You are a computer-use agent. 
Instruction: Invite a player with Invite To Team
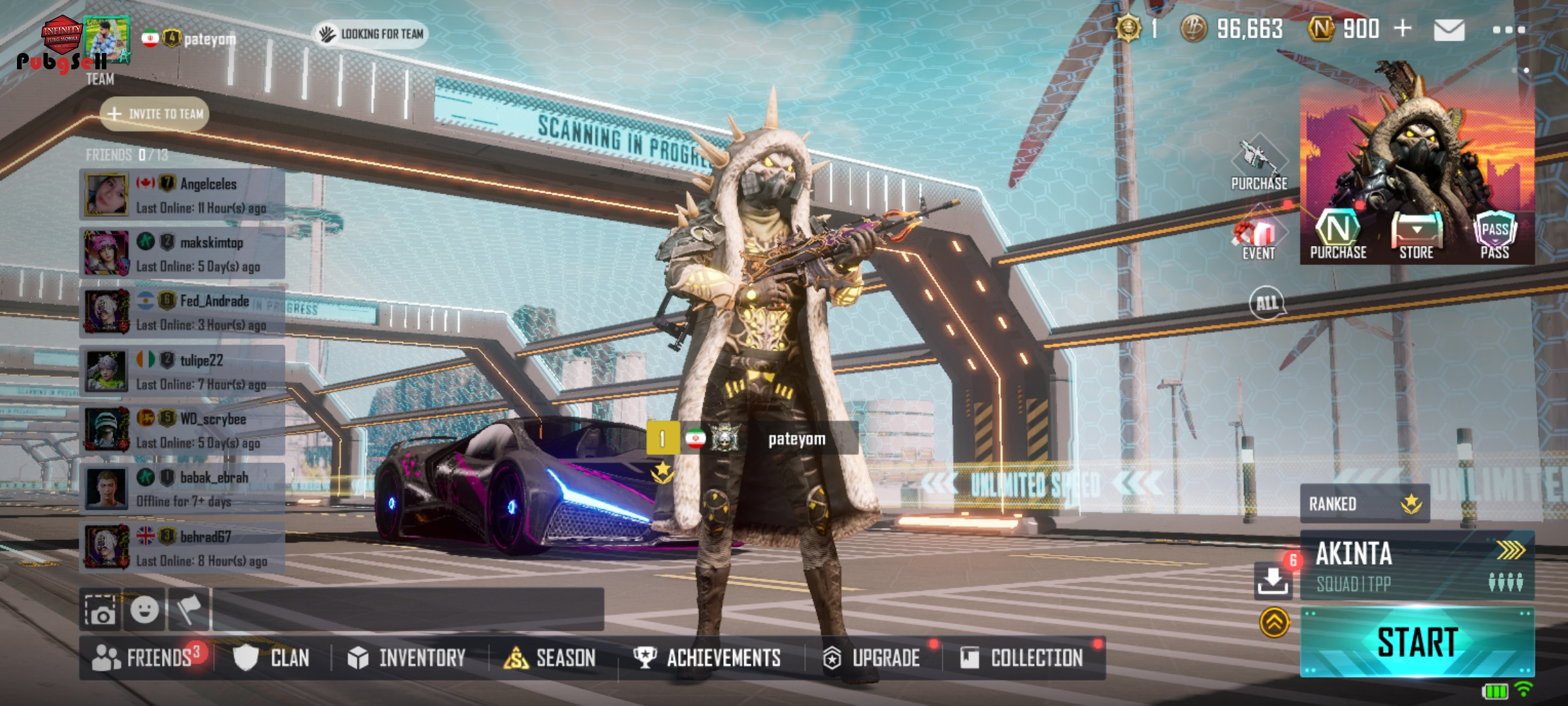pos(155,114)
